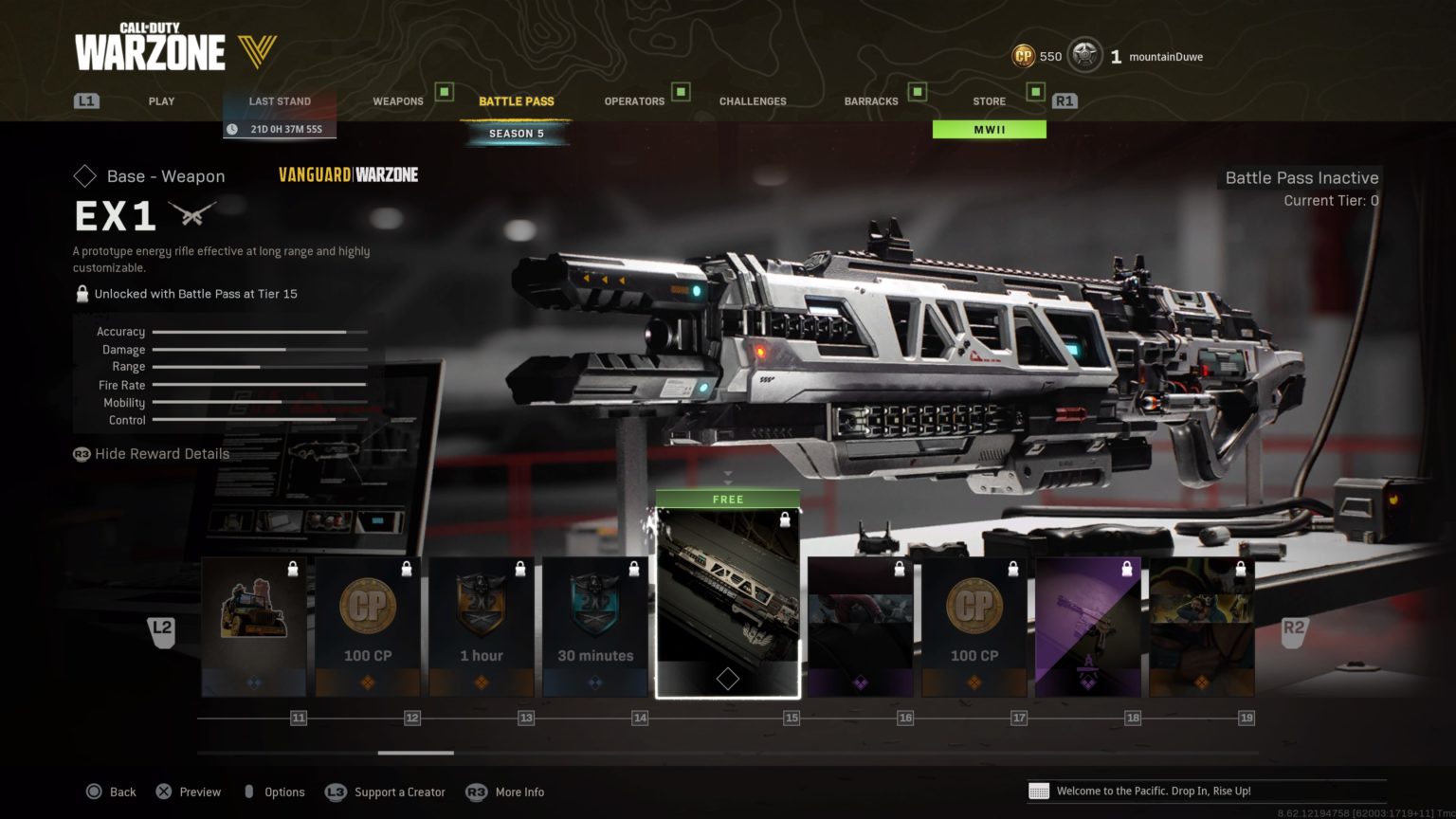Click the green indicator beside Operators
The width and height of the screenshot is (1456, 819).
(x=679, y=93)
